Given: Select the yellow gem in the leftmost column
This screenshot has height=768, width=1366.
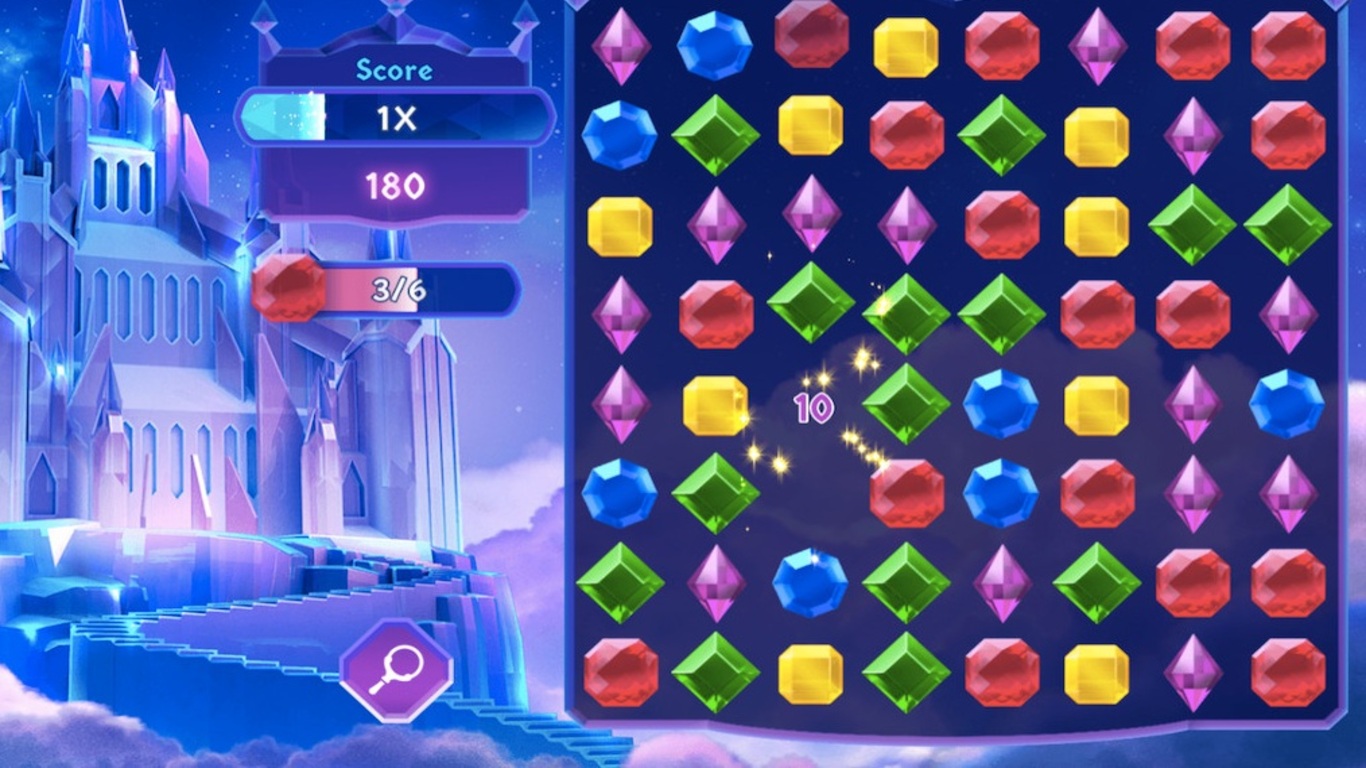Looking at the screenshot, I should 620,226.
